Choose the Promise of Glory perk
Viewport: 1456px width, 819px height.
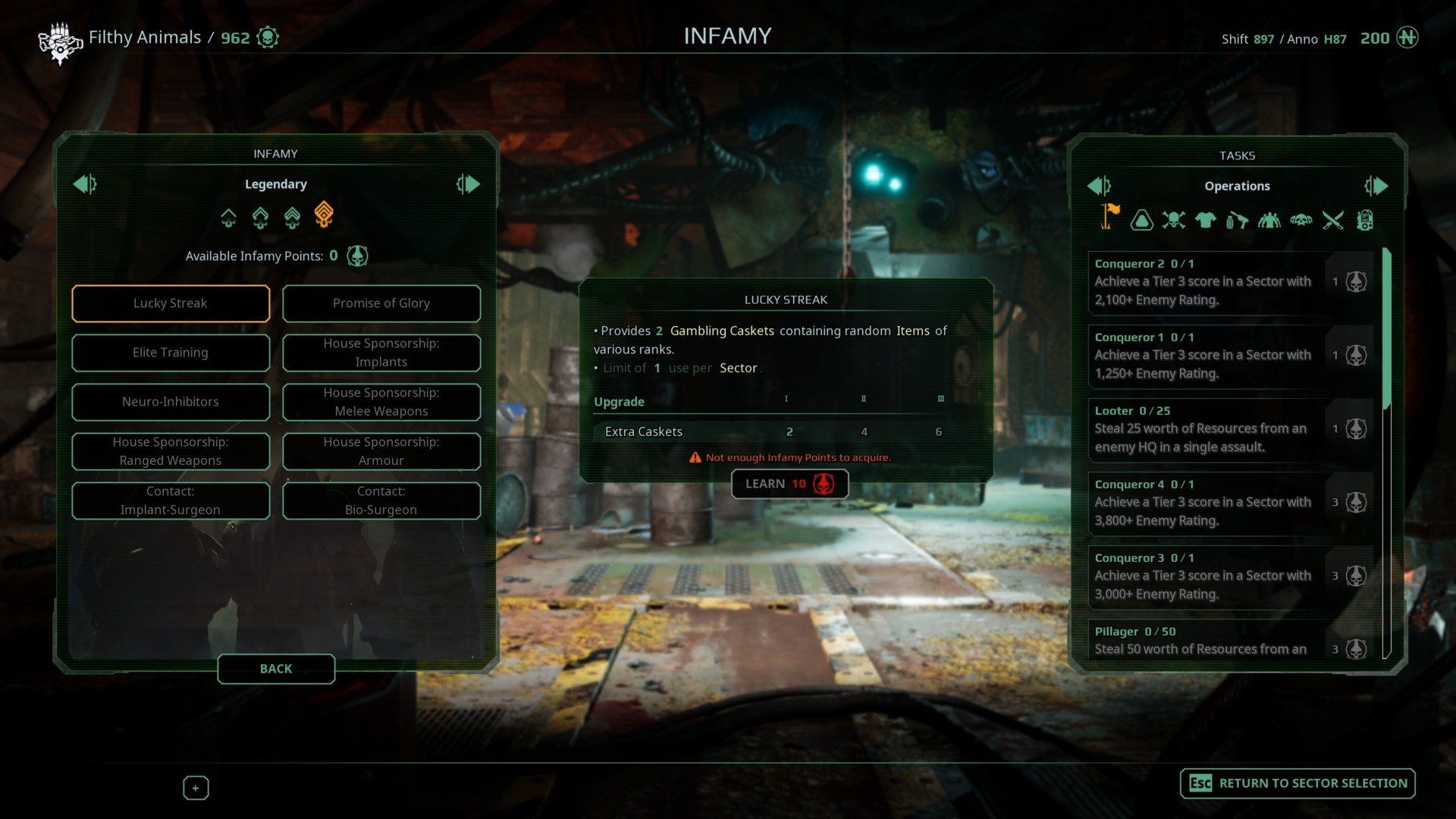(x=381, y=303)
